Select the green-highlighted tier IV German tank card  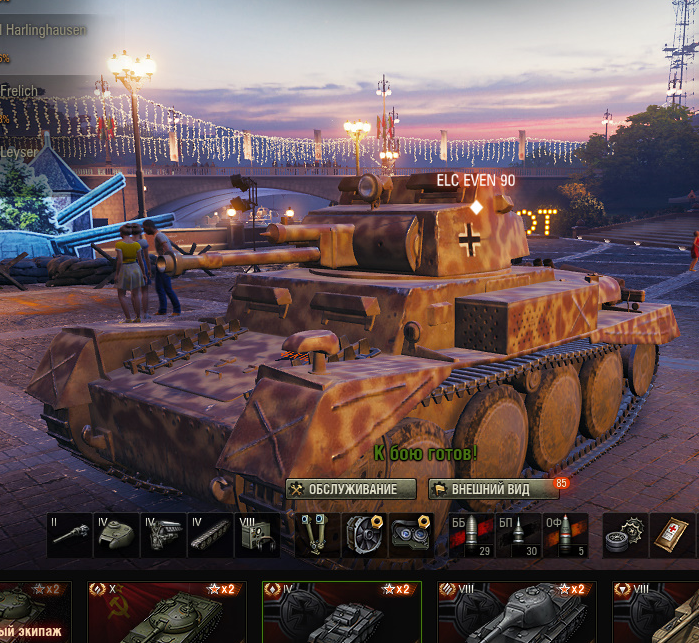coord(338,612)
